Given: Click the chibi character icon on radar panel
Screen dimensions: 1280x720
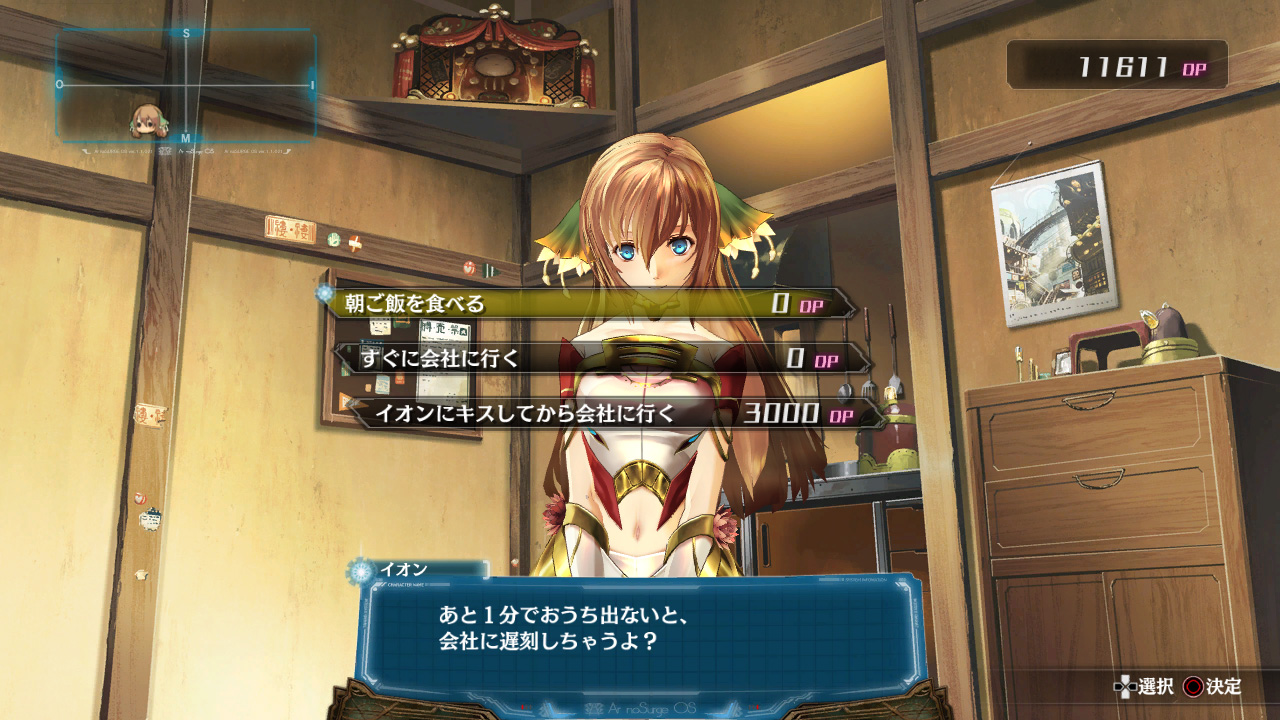Looking at the screenshot, I should click(147, 121).
